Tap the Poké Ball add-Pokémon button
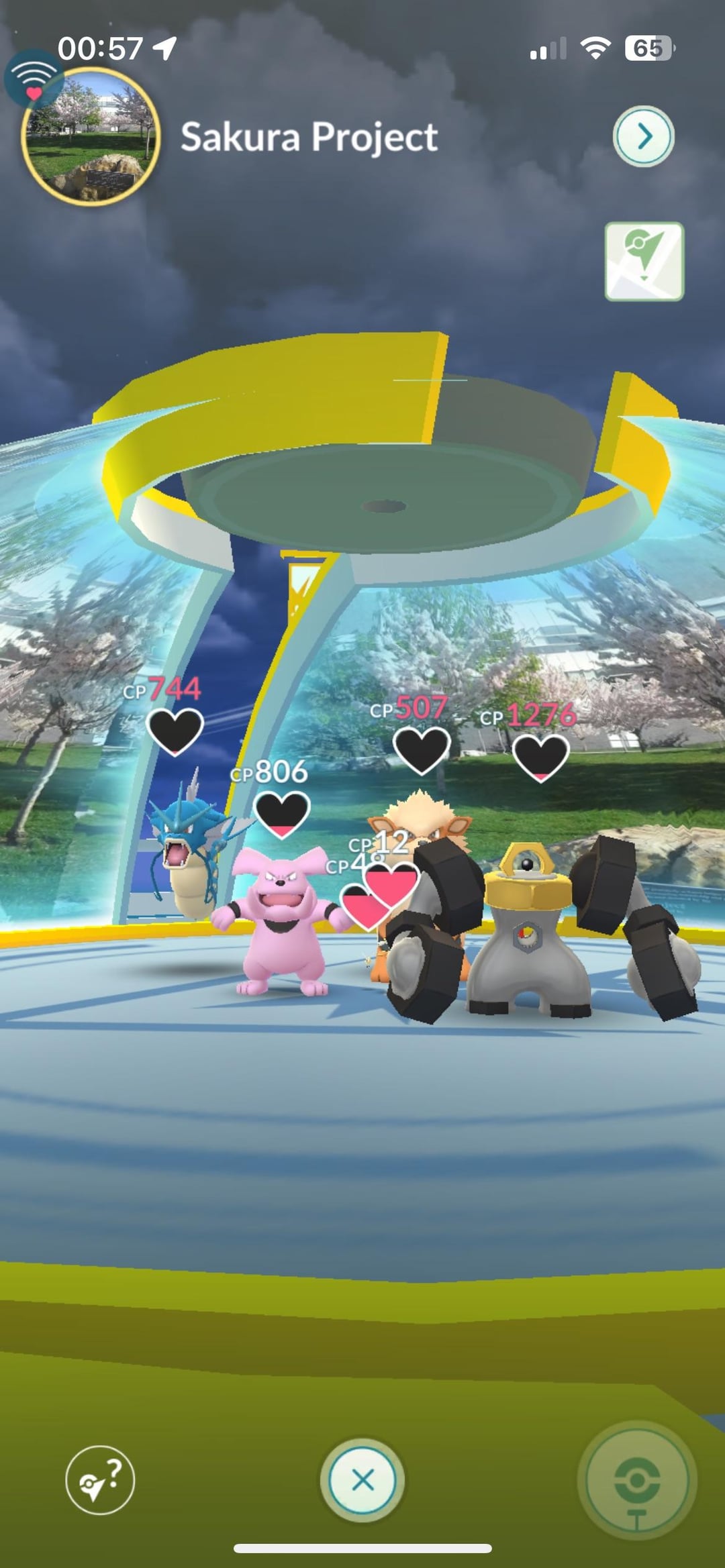Viewport: 725px width, 1568px height. point(636,1479)
